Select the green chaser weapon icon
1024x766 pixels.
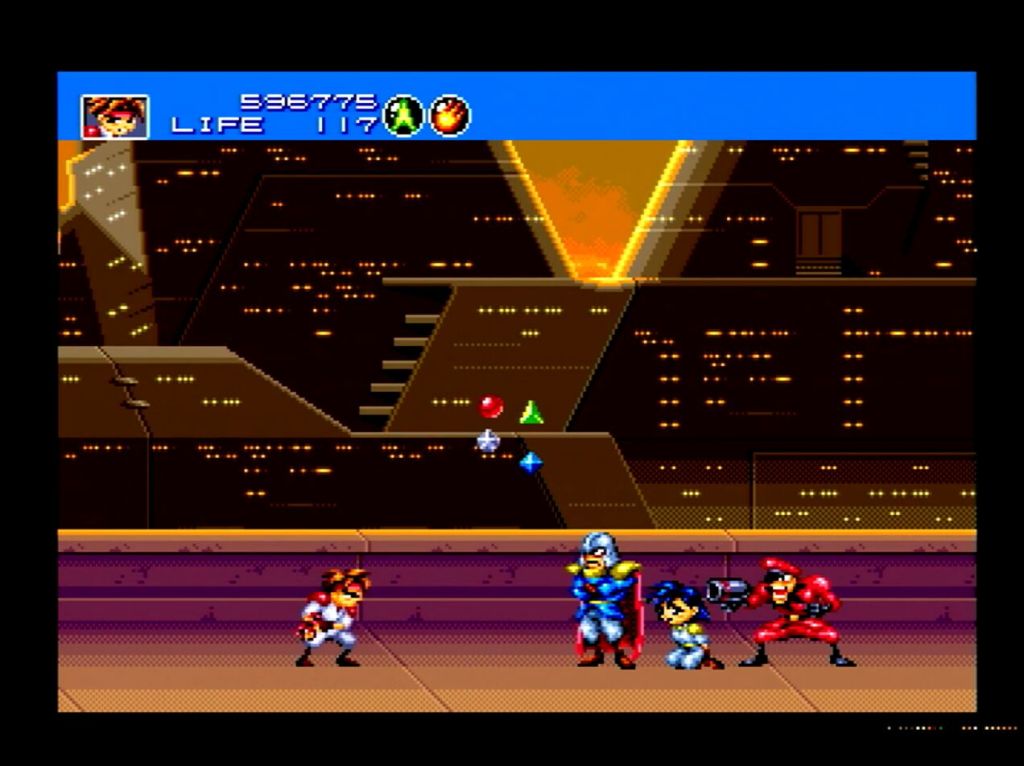pos(403,115)
